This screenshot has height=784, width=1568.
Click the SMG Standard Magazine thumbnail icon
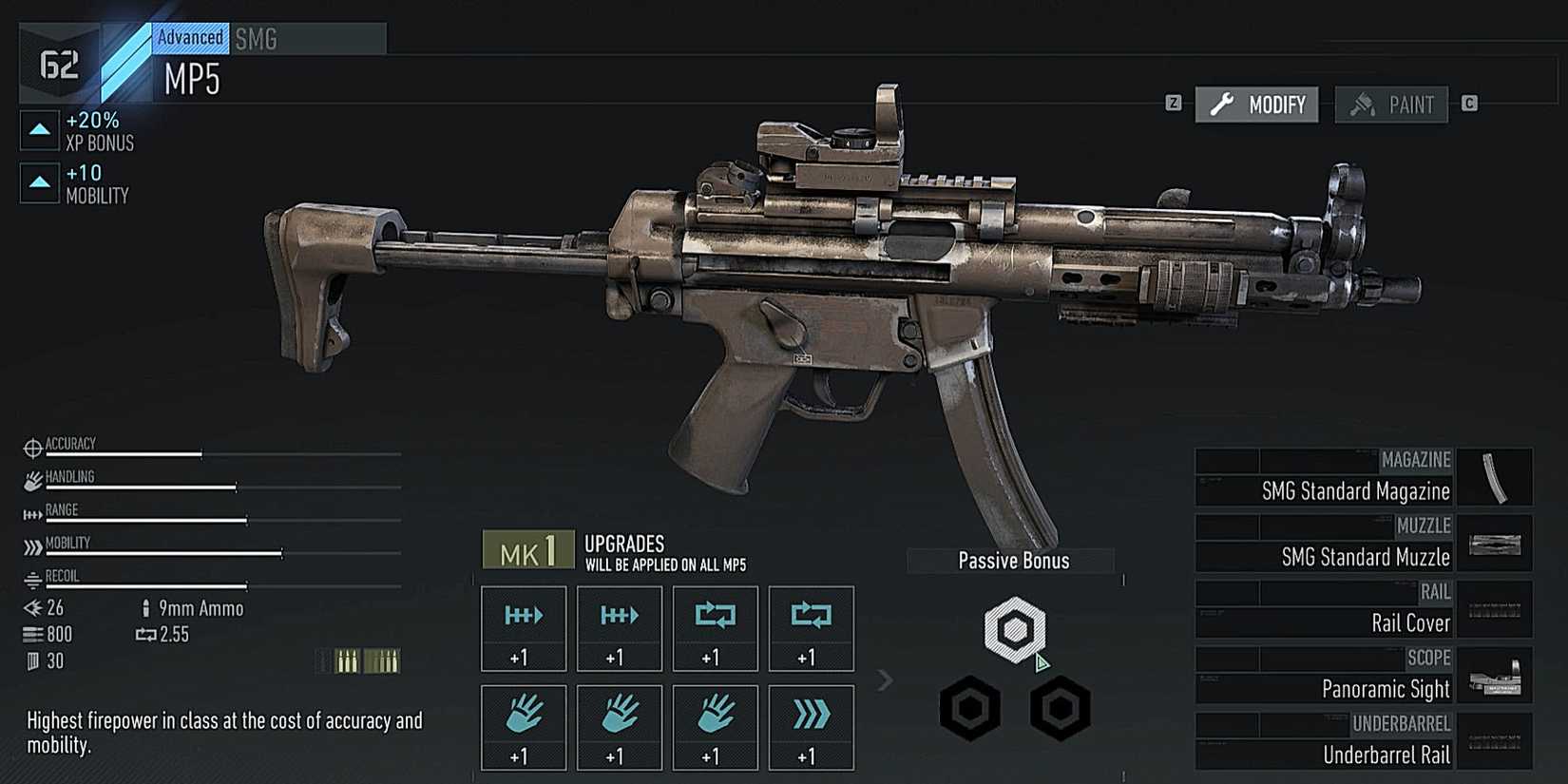coord(1497,477)
